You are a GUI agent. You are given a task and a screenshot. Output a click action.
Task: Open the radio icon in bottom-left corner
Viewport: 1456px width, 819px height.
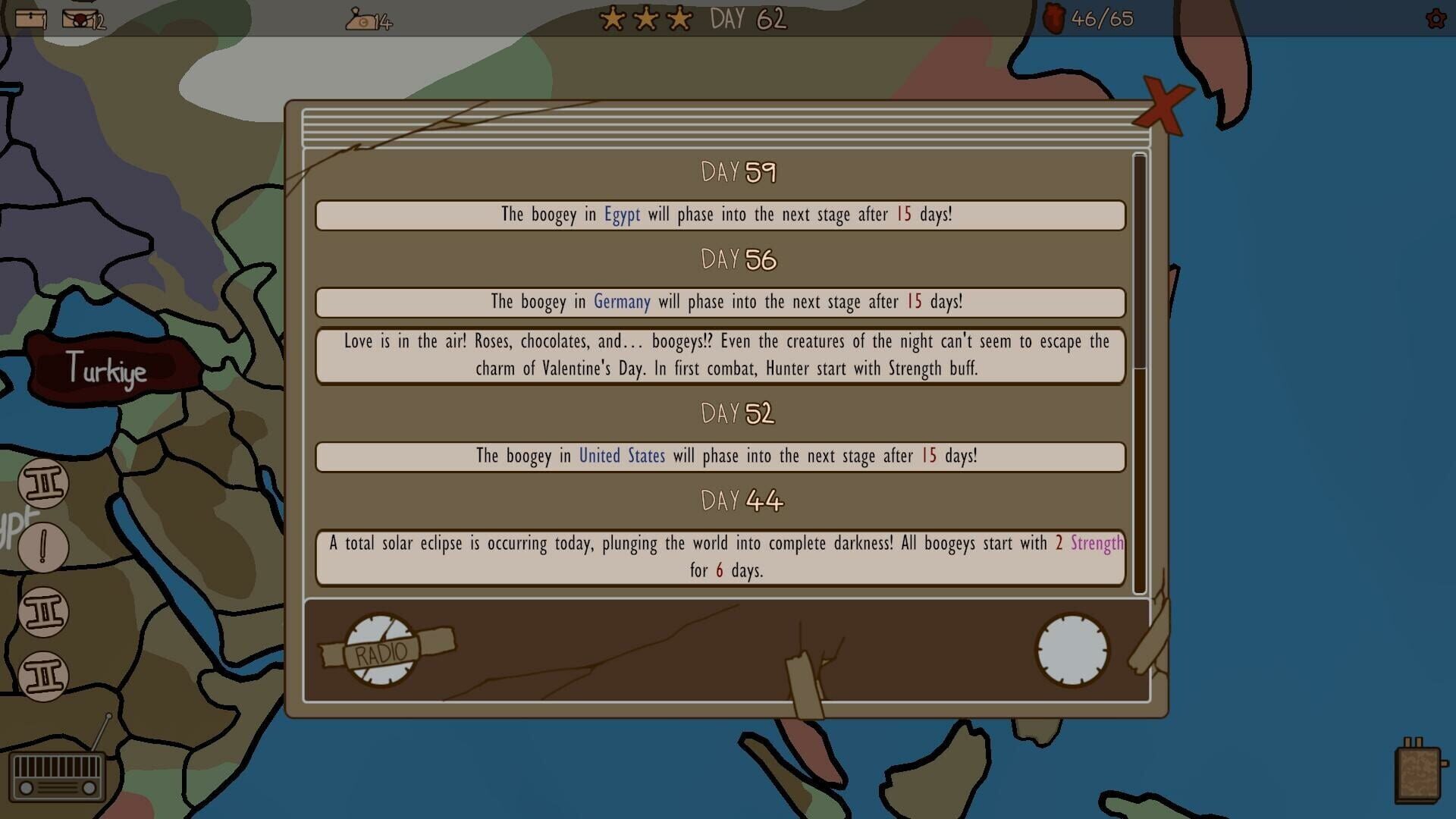pyautogui.click(x=57, y=775)
